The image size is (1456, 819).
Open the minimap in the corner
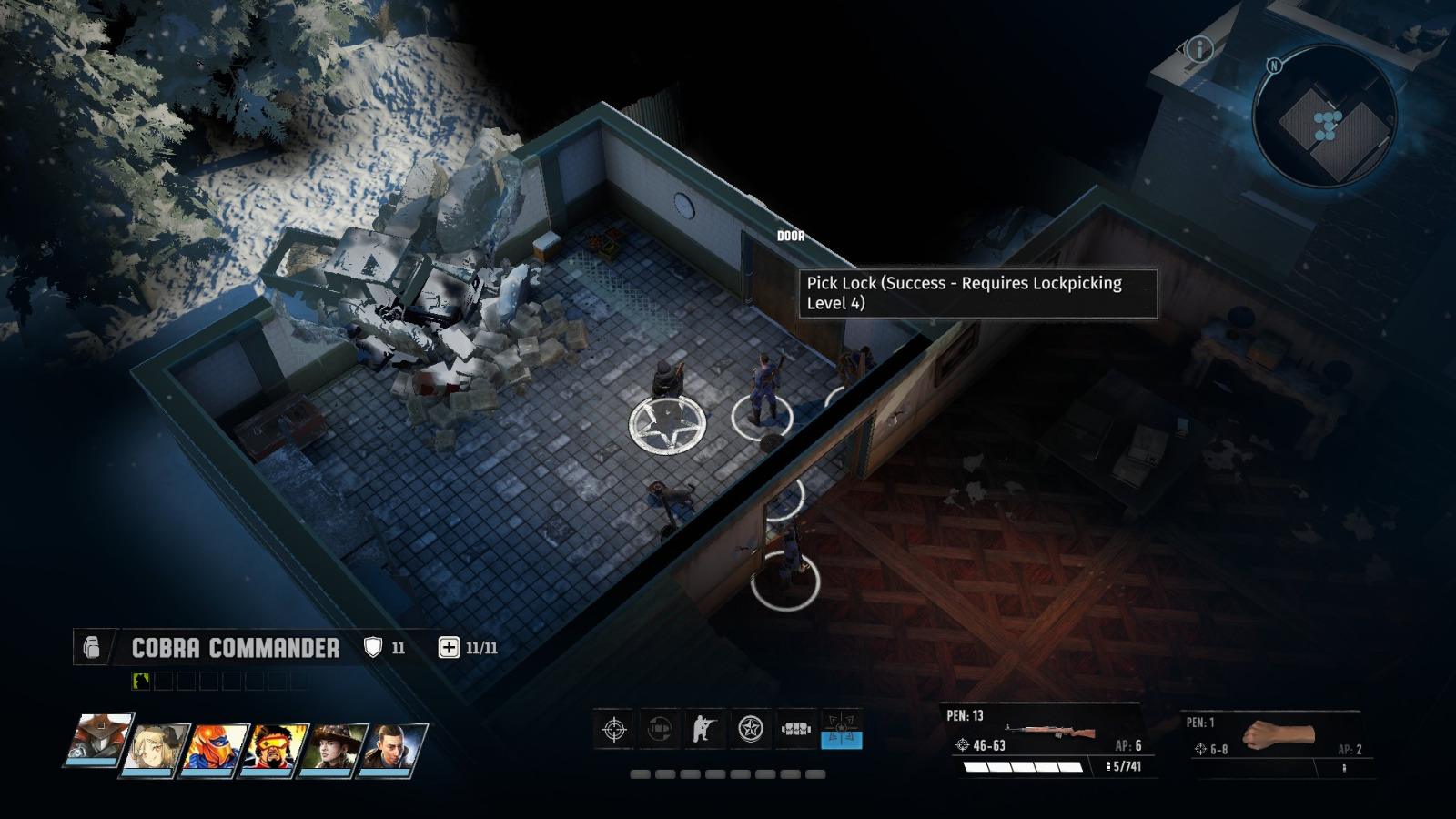coord(1326,118)
